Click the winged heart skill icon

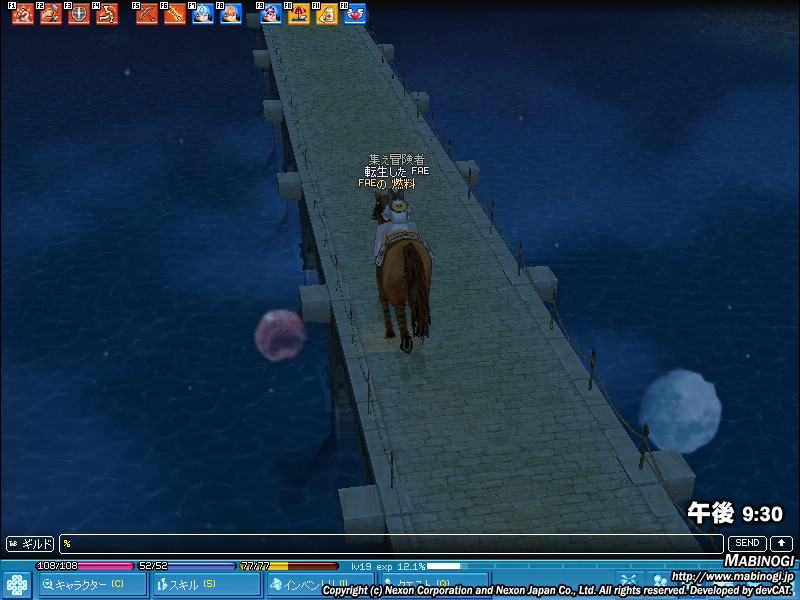[x=355, y=14]
